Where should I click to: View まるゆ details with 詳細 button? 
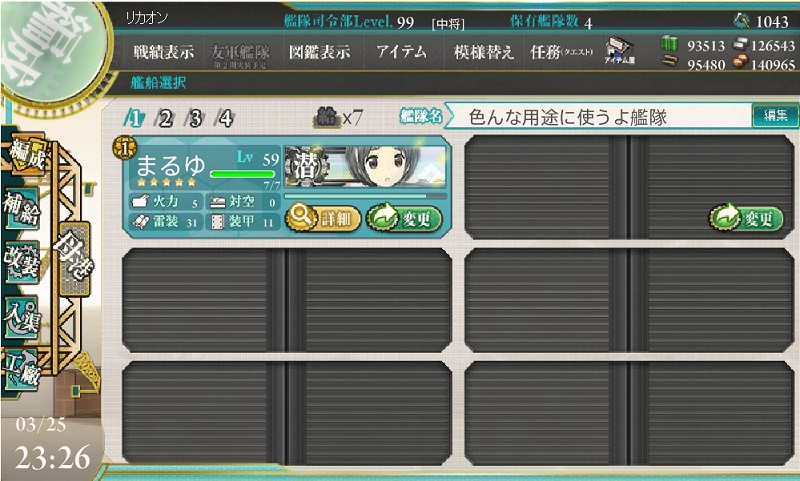tap(319, 217)
